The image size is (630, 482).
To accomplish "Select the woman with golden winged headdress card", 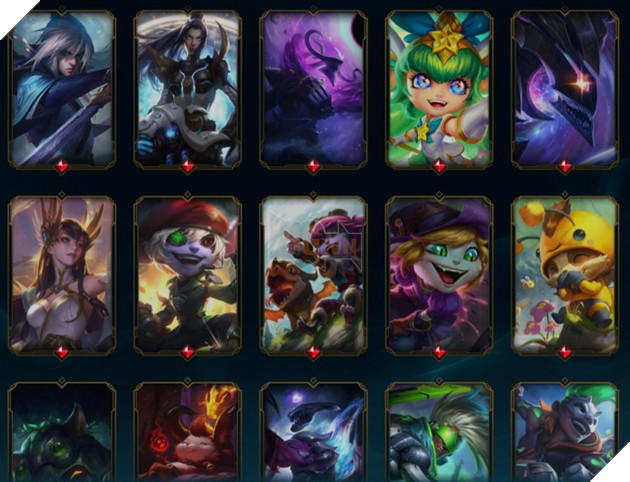I will (x=62, y=273).
